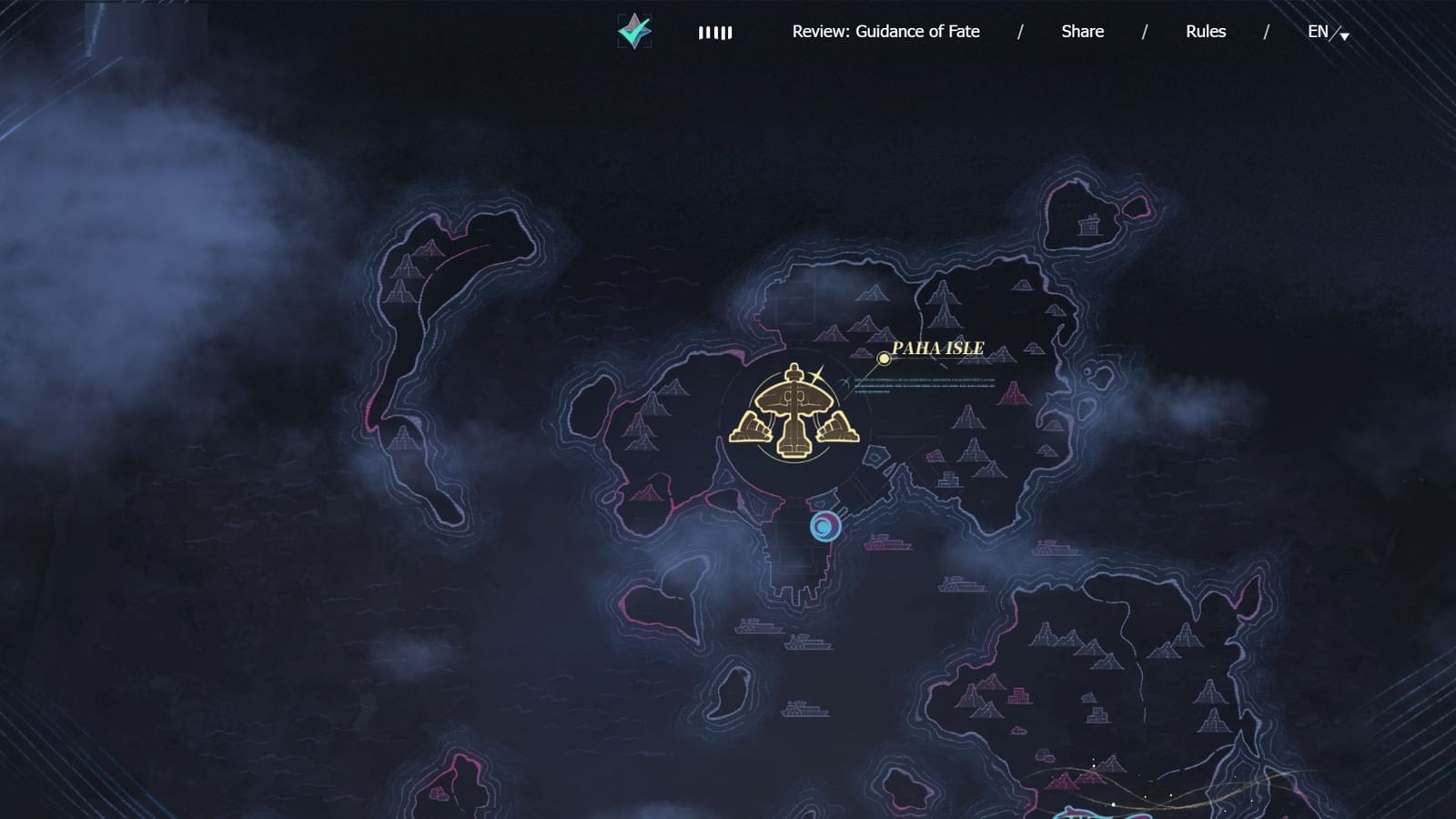Screen dimensions: 1456x819
Task: Select the Paha Isle marker dot
Action: tap(884, 359)
